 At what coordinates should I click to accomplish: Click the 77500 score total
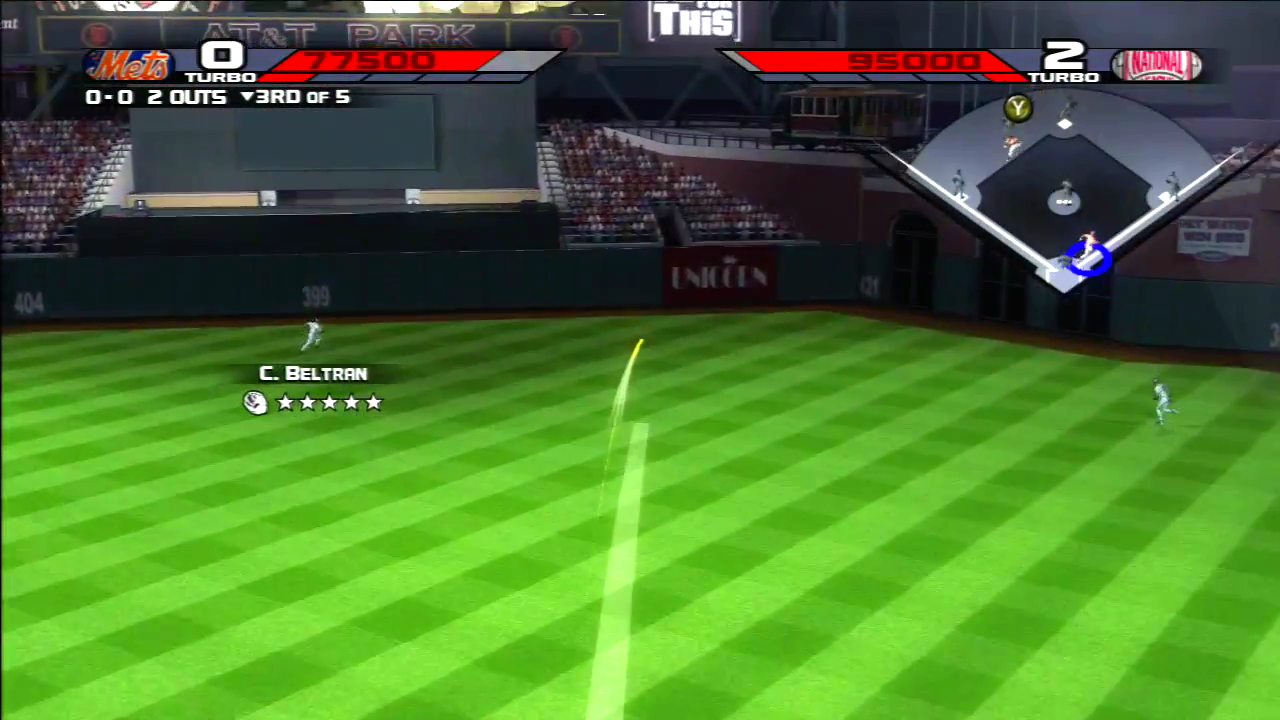(371, 60)
